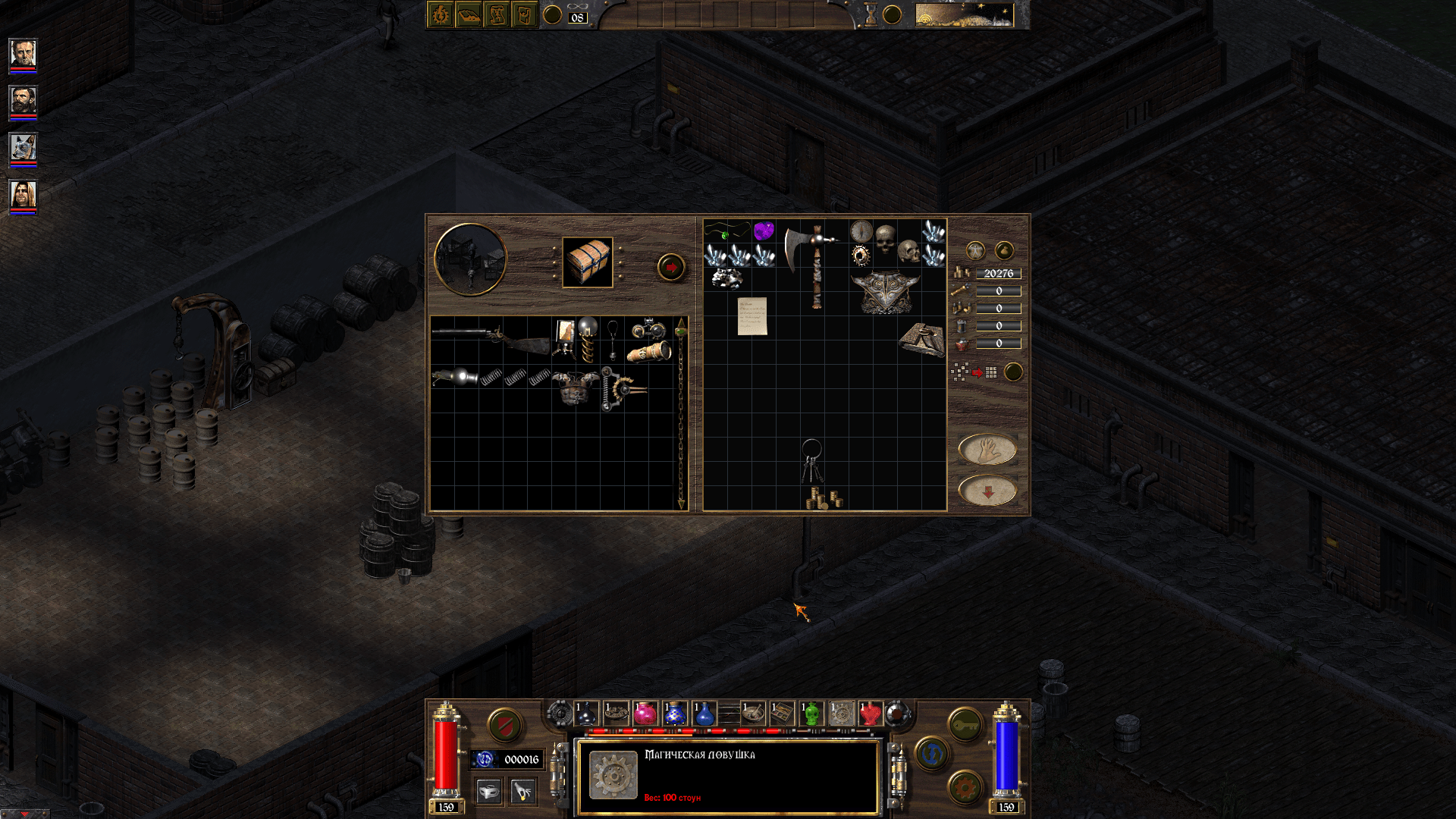1456x819 pixels.
Task: Click the scrollbar down arrow on the inventory grid
Action: click(681, 504)
